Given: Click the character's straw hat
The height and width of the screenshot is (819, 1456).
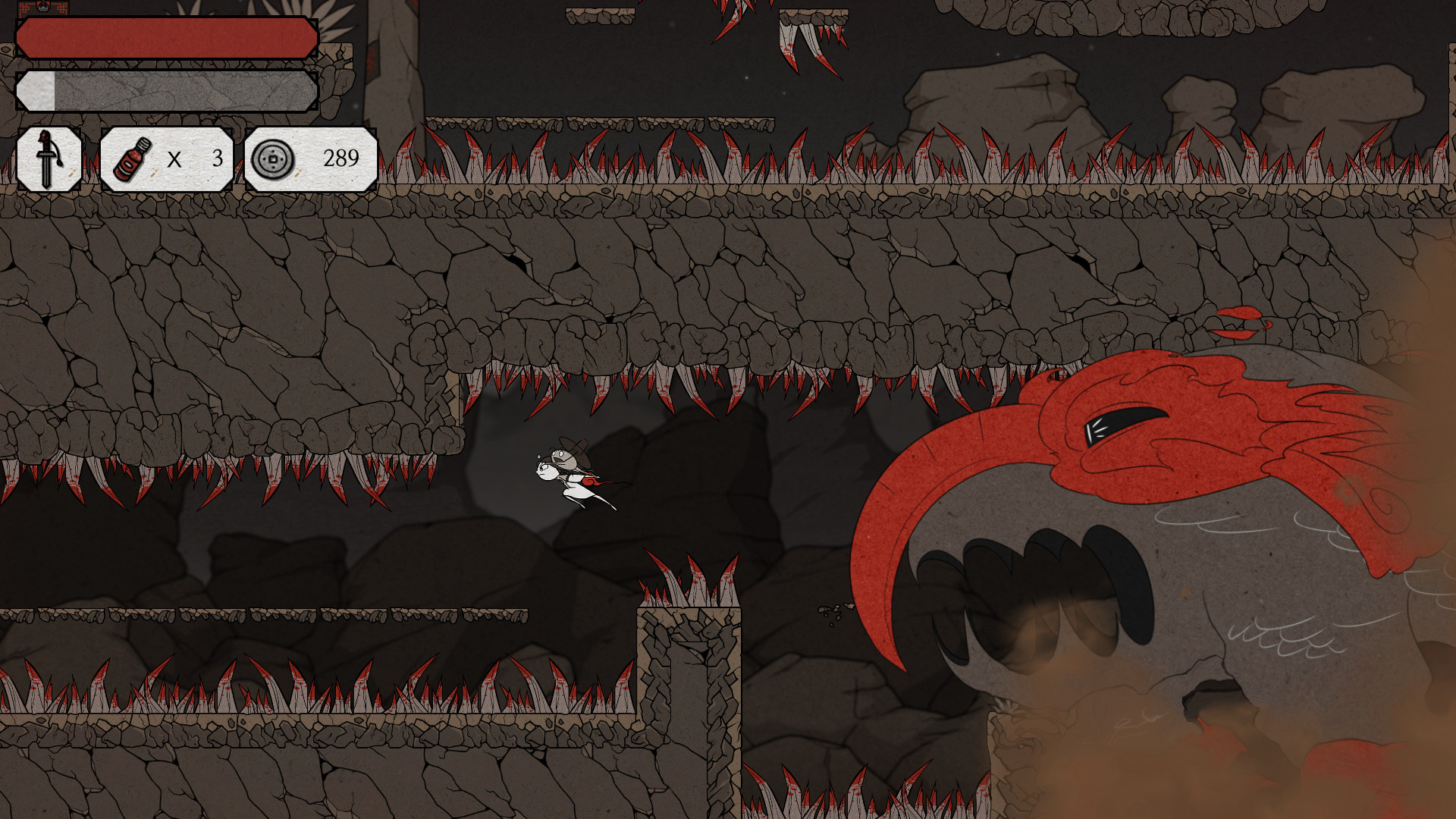Looking at the screenshot, I should coord(574,450).
